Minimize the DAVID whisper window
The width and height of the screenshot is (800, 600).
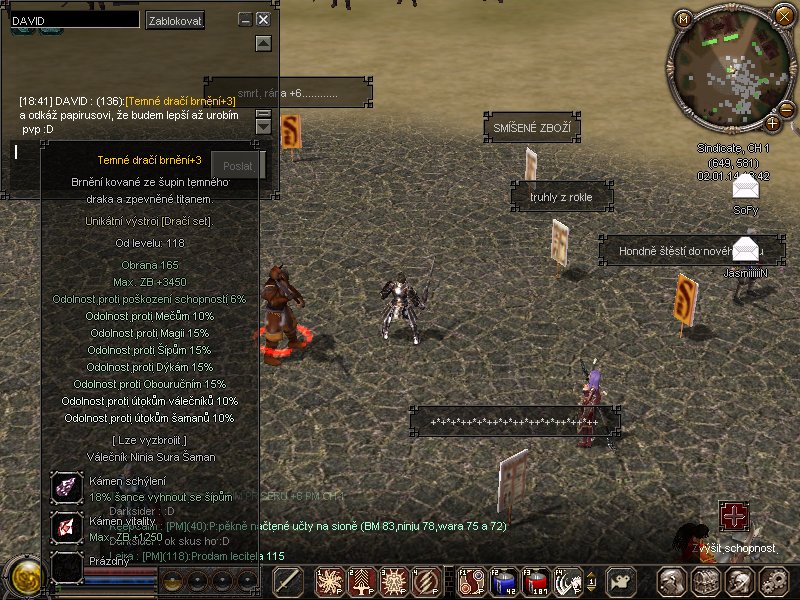click(245, 19)
